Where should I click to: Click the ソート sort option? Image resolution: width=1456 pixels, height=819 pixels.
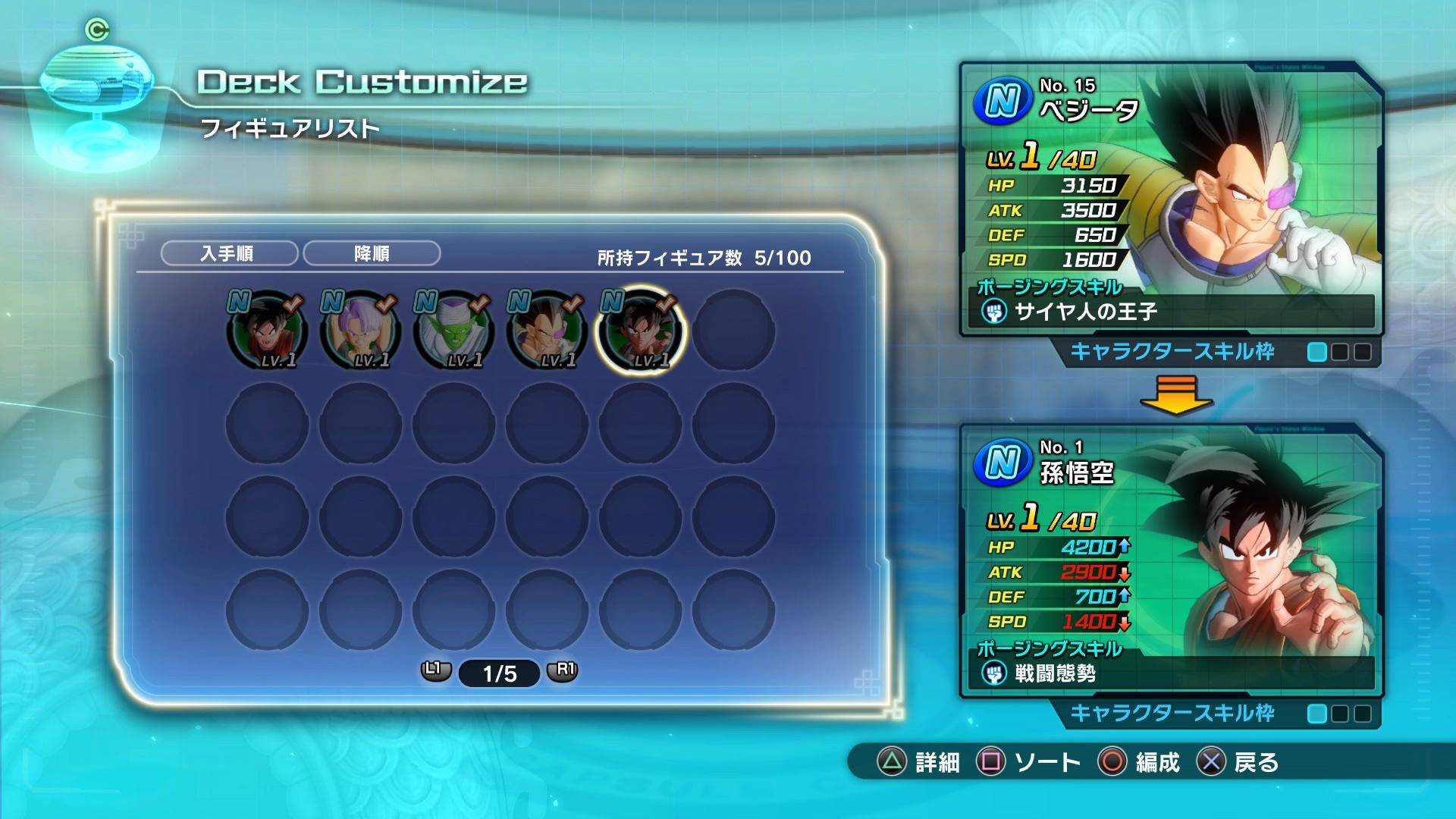pos(1030,761)
